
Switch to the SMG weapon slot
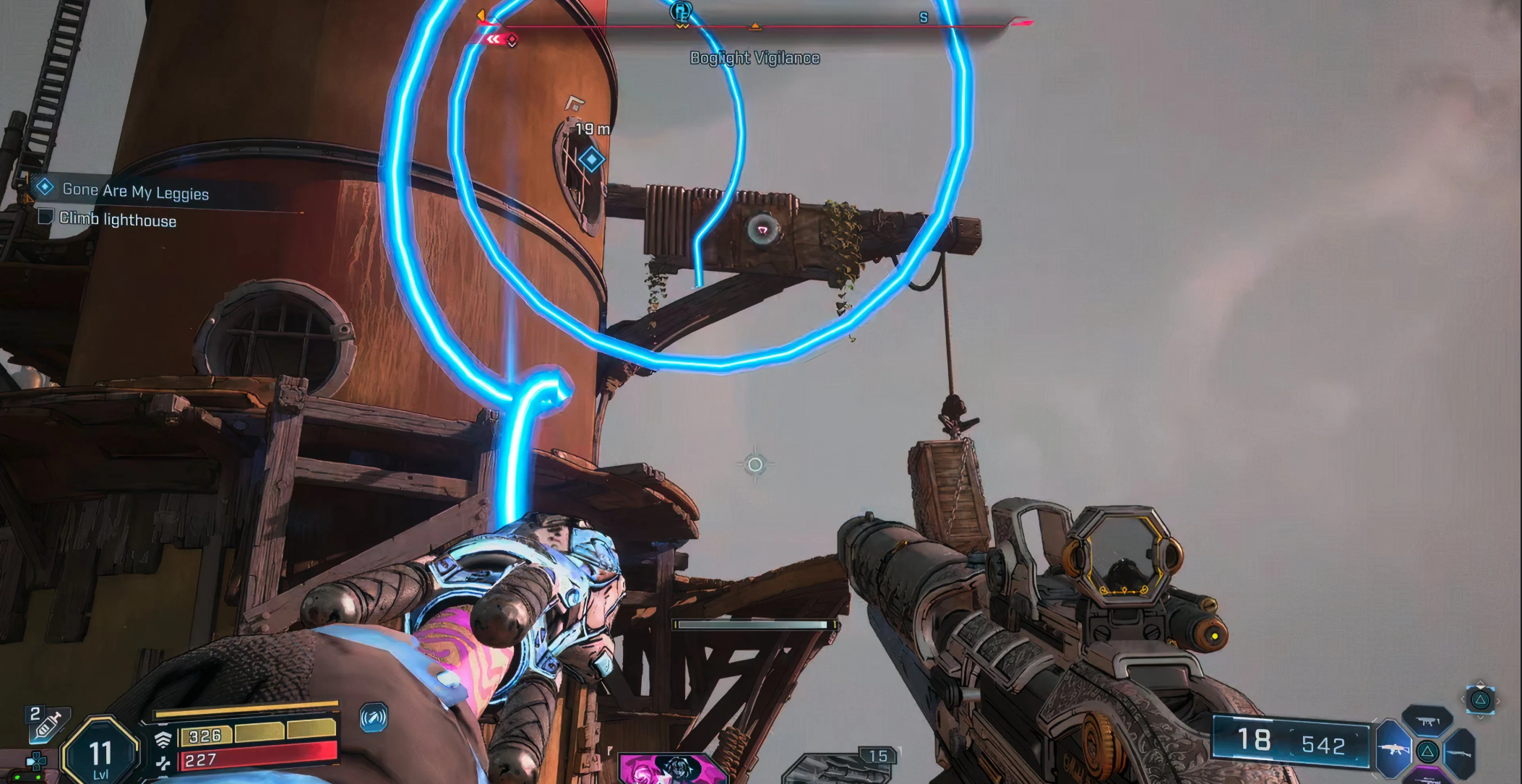coord(1427,720)
